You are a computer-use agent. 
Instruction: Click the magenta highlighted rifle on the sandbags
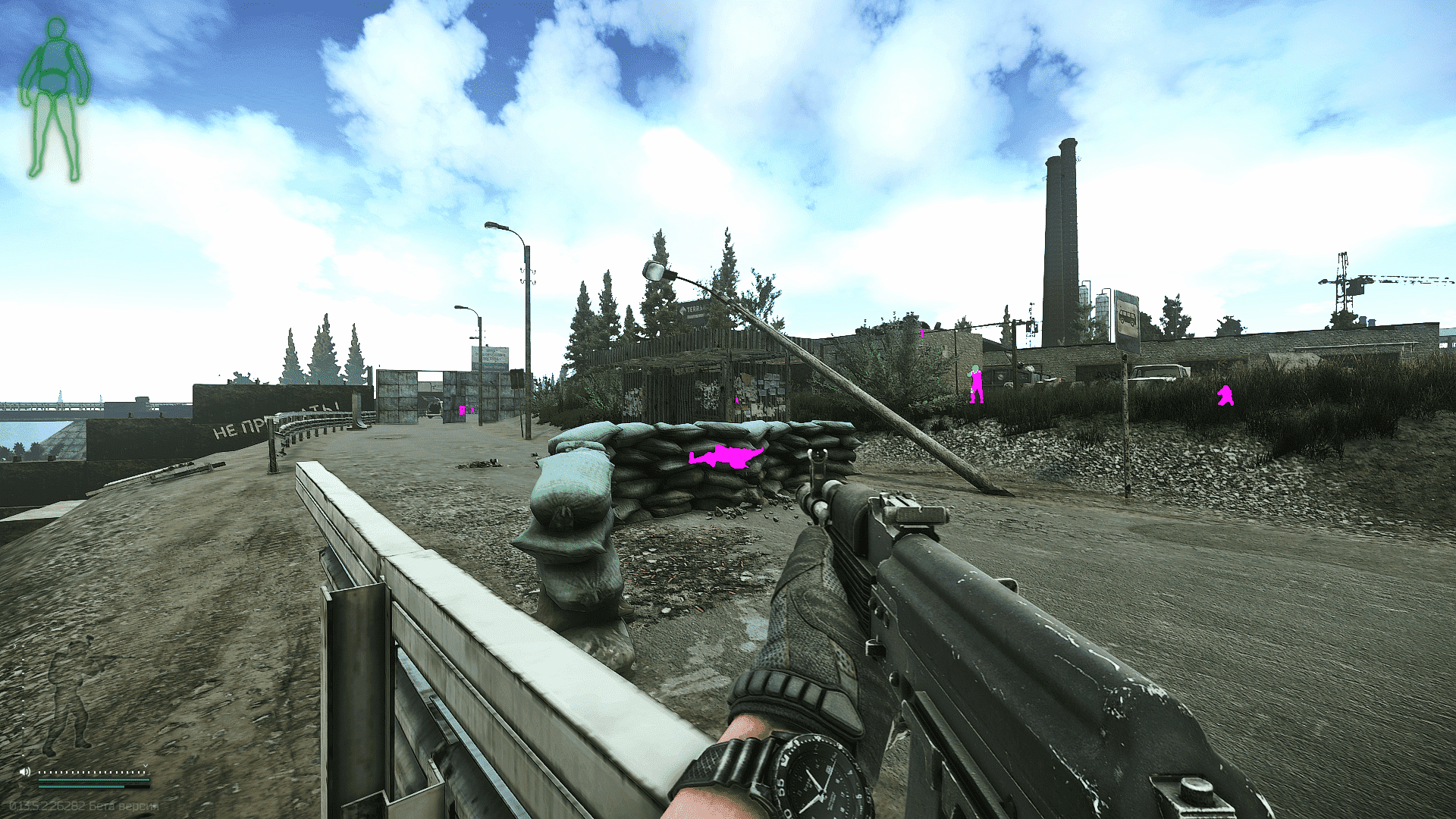point(724,456)
